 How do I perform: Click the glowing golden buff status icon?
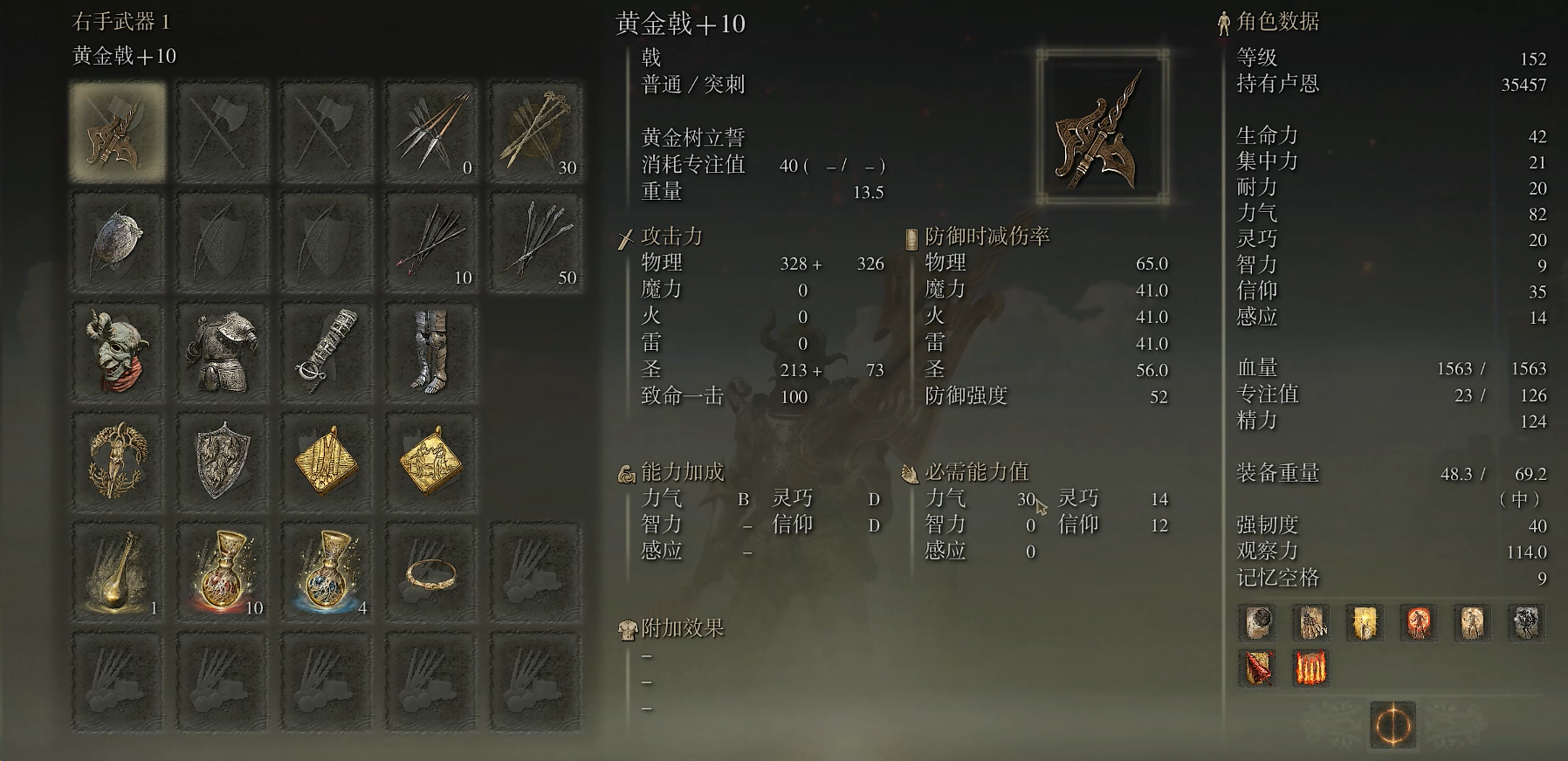coord(1364,623)
